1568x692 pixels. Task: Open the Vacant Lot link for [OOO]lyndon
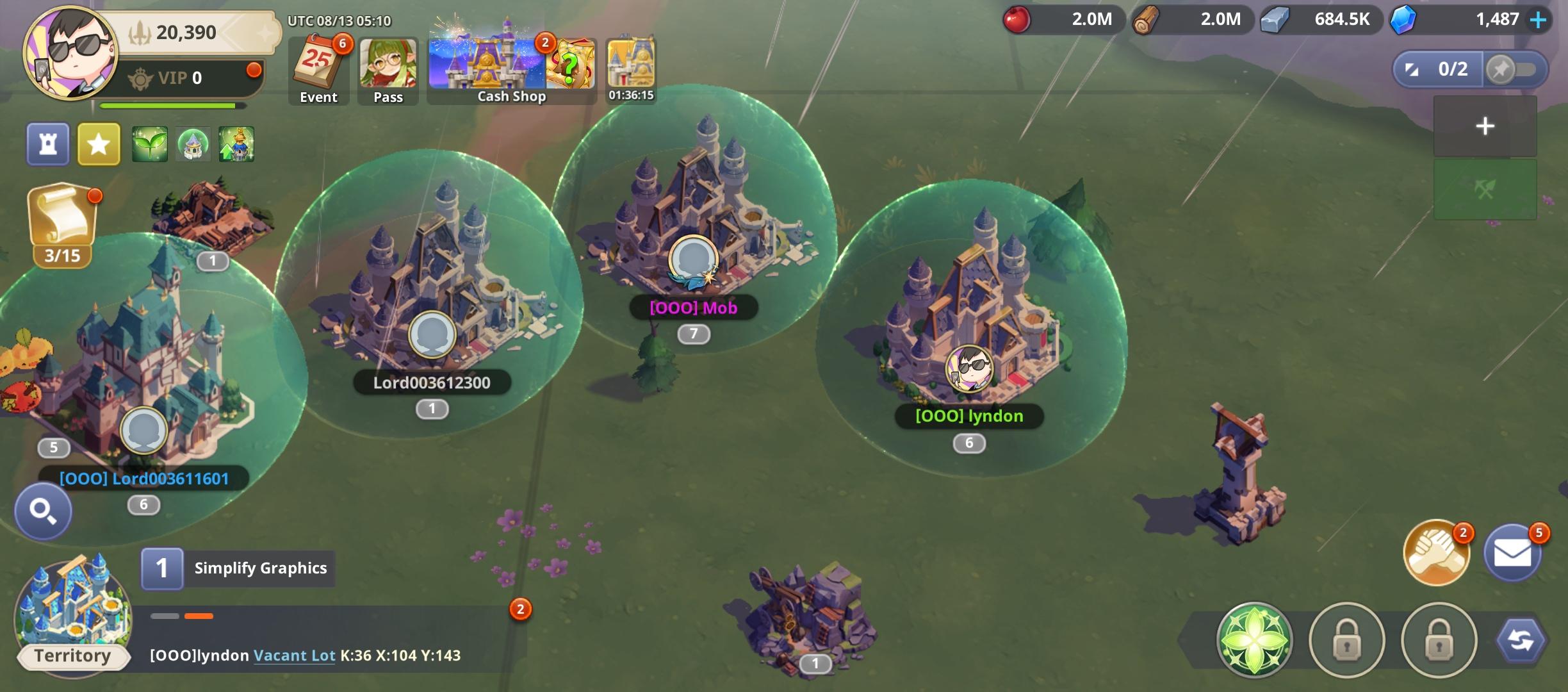click(x=295, y=655)
